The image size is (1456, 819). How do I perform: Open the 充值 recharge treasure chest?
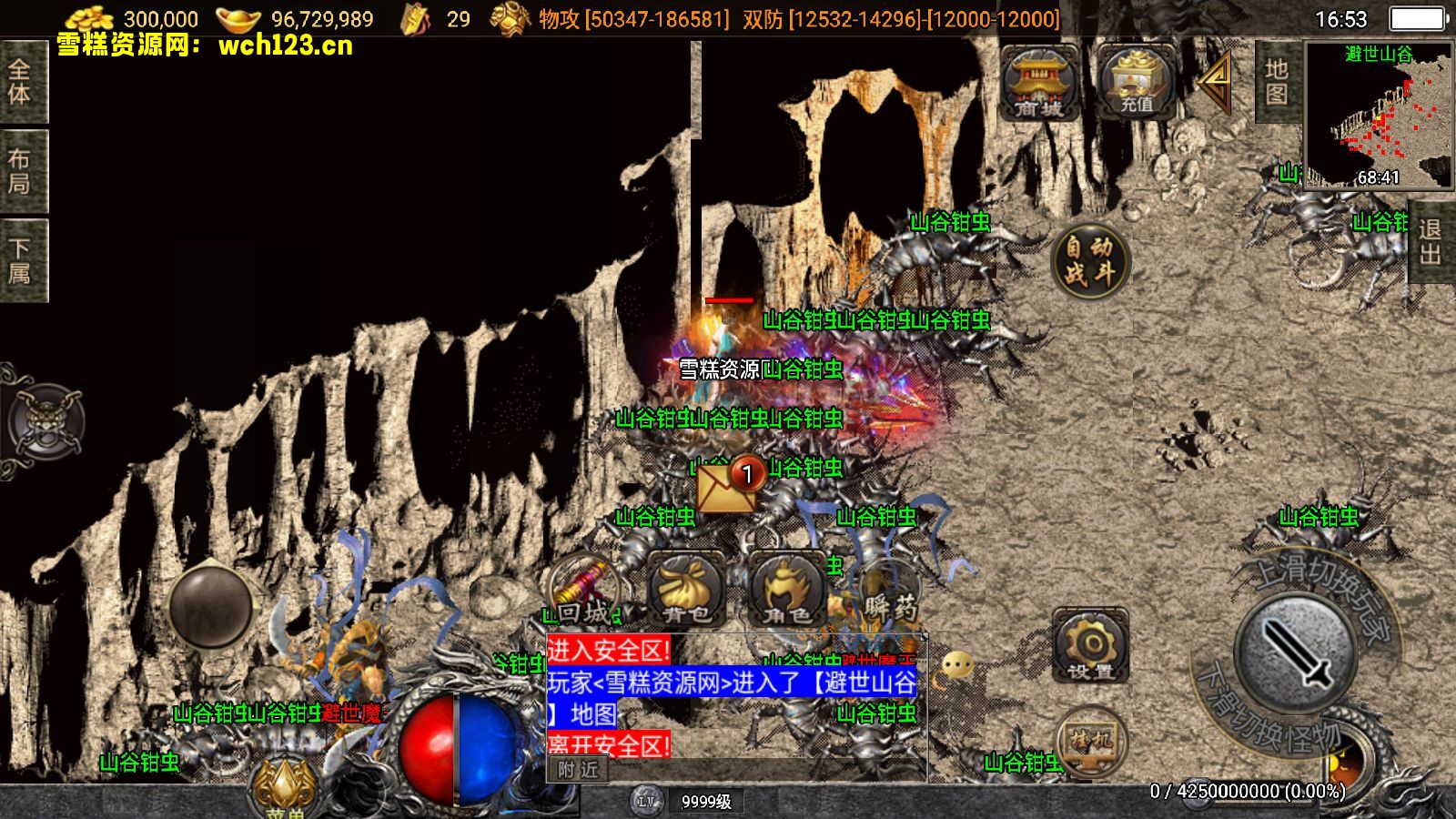[1136, 82]
